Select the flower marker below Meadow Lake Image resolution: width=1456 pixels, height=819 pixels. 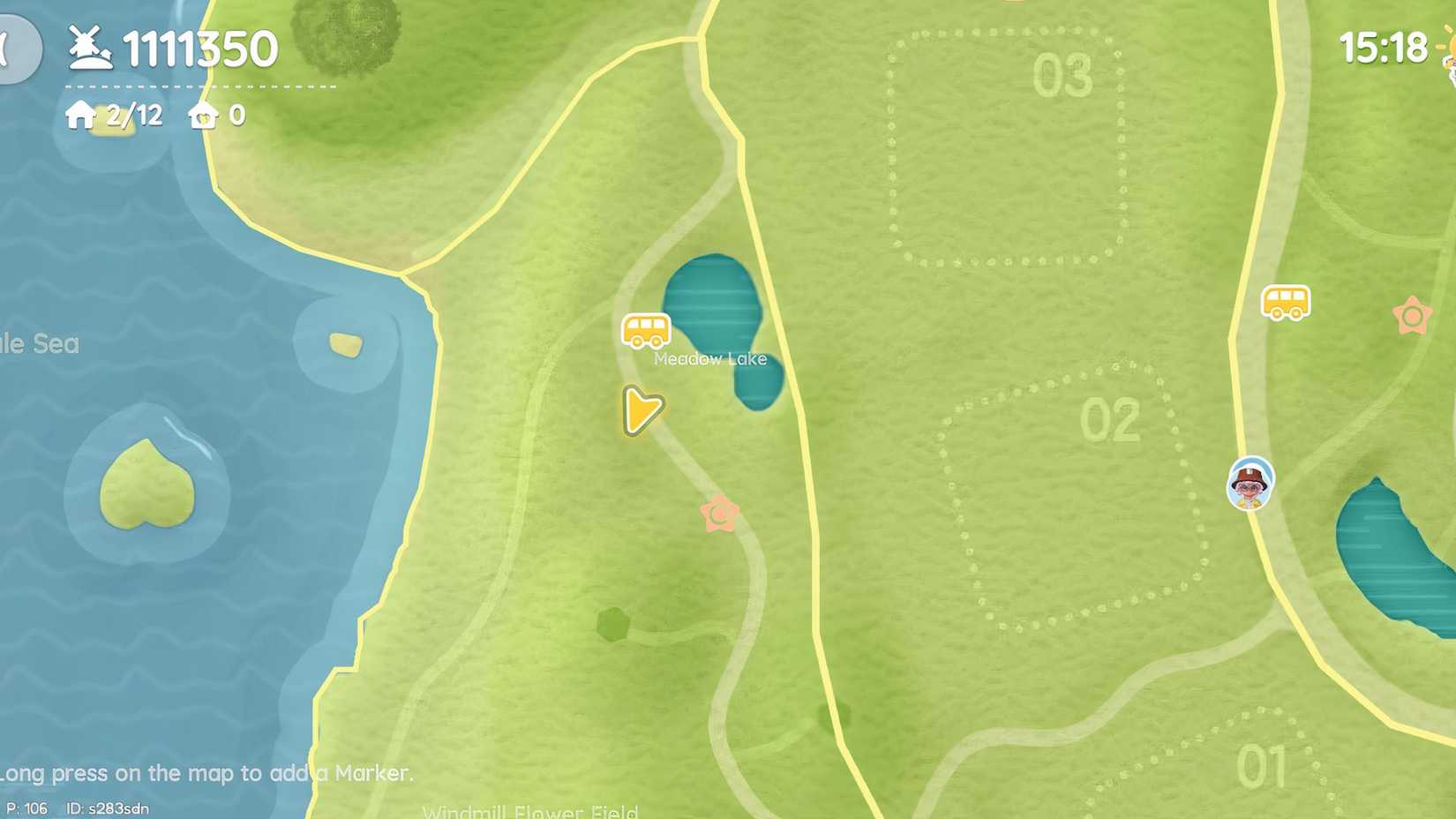pos(720,513)
